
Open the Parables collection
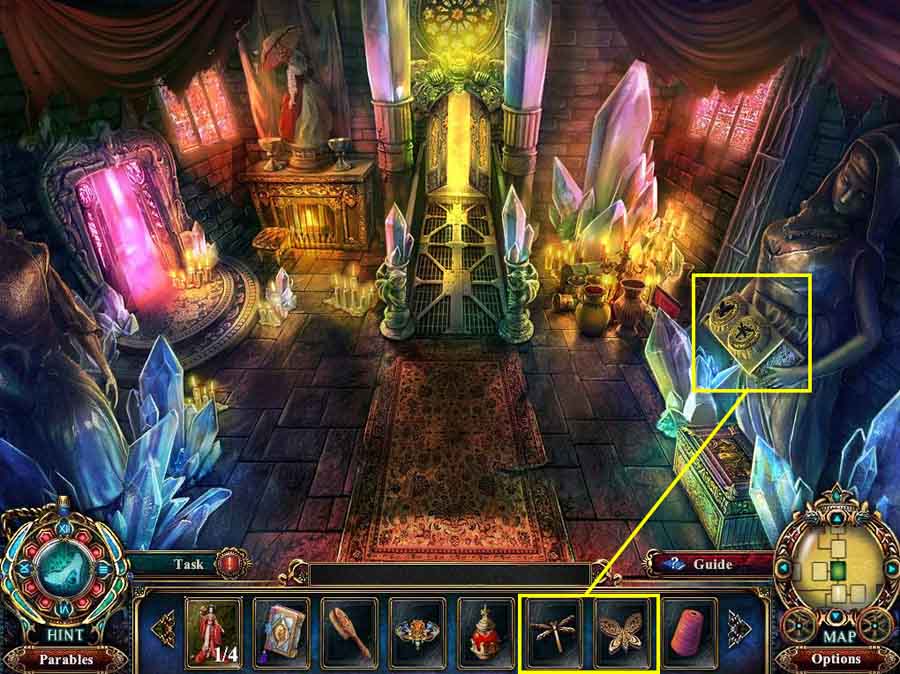pos(64,659)
